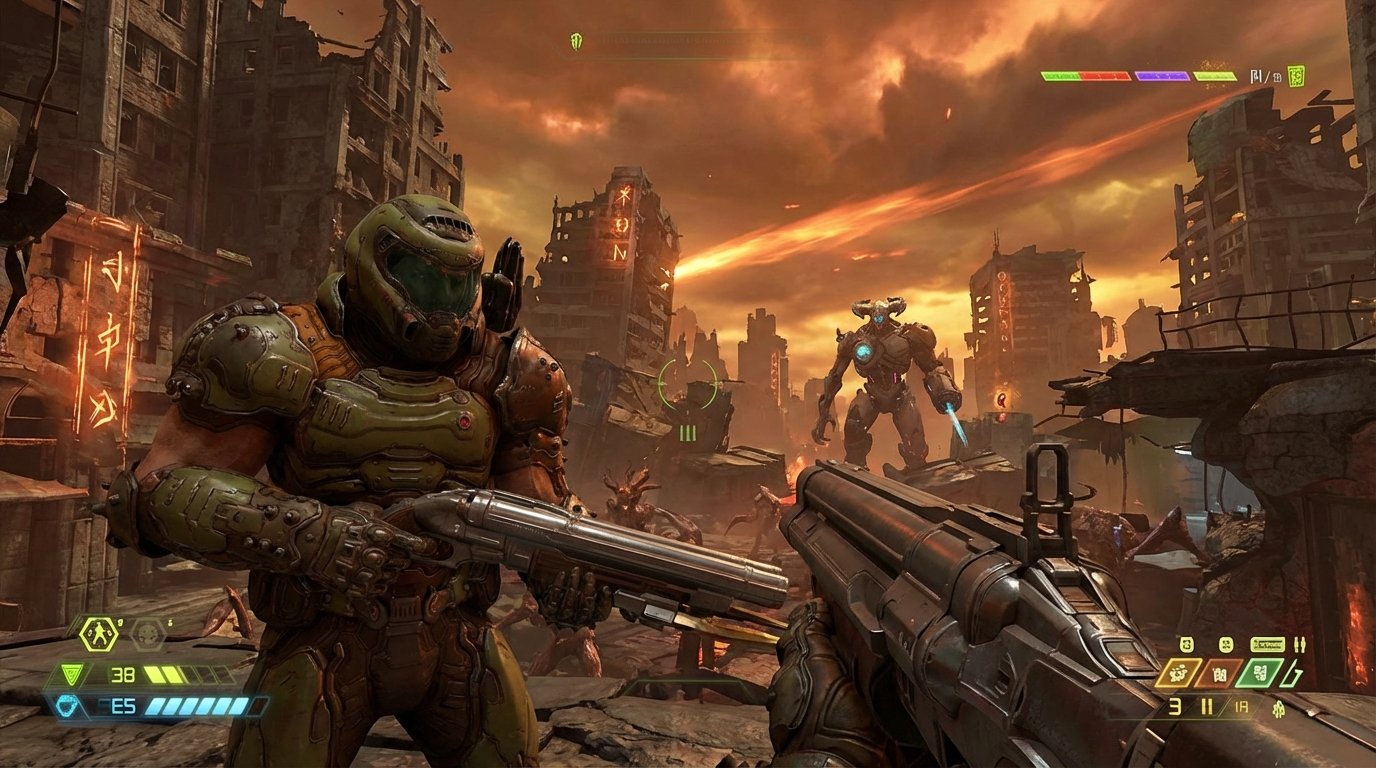
Task: Toggle the ice bomb indicator in the ammo row
Action: click(1225, 645)
